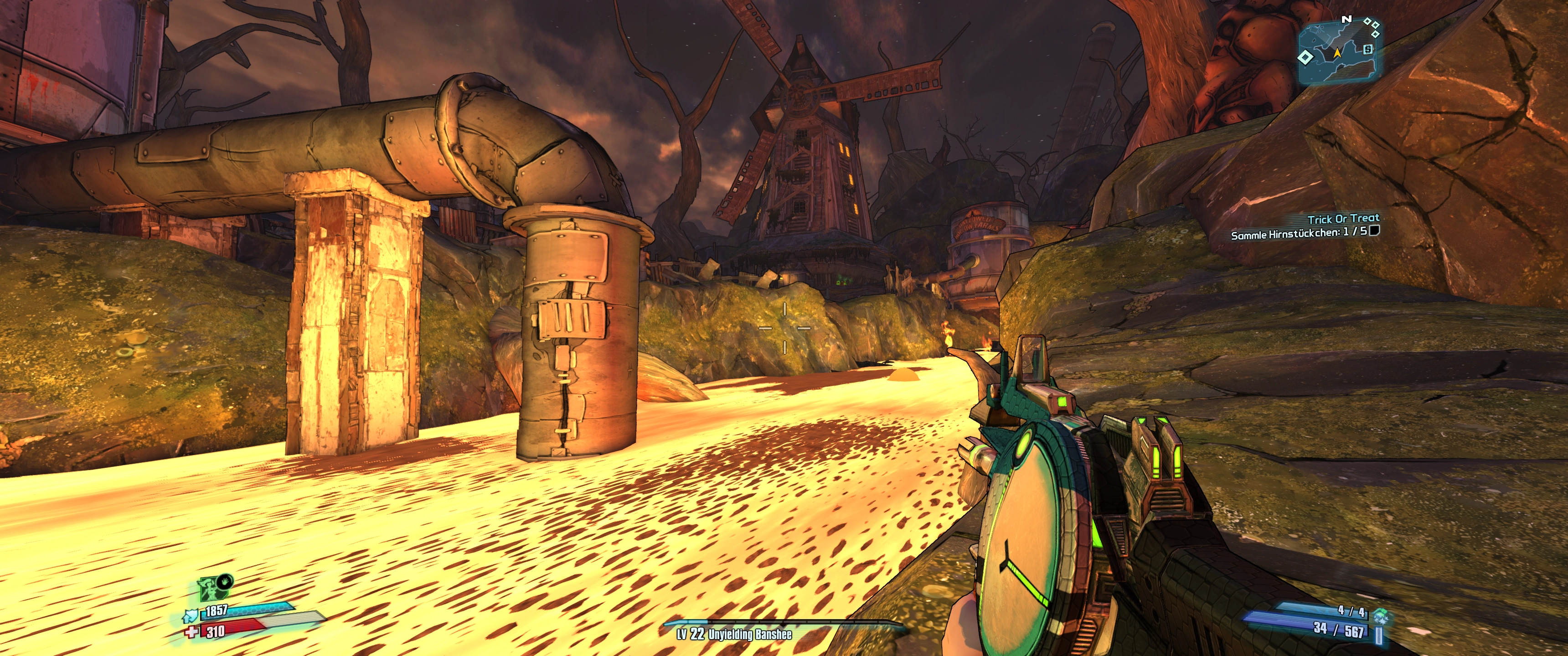Screen dimensions: 1568x656
Task: Select the large diamond waypoint beside the minimap
Action: (1305, 58)
